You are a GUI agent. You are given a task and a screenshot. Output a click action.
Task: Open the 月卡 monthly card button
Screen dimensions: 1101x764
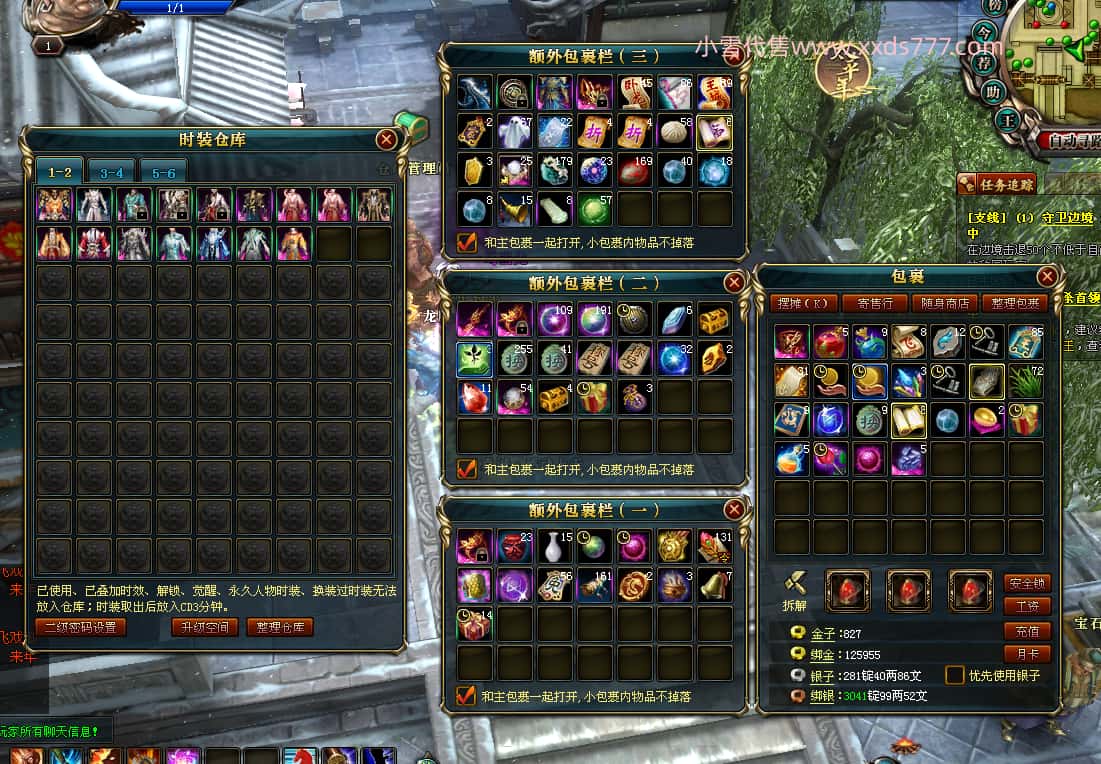[1026, 654]
